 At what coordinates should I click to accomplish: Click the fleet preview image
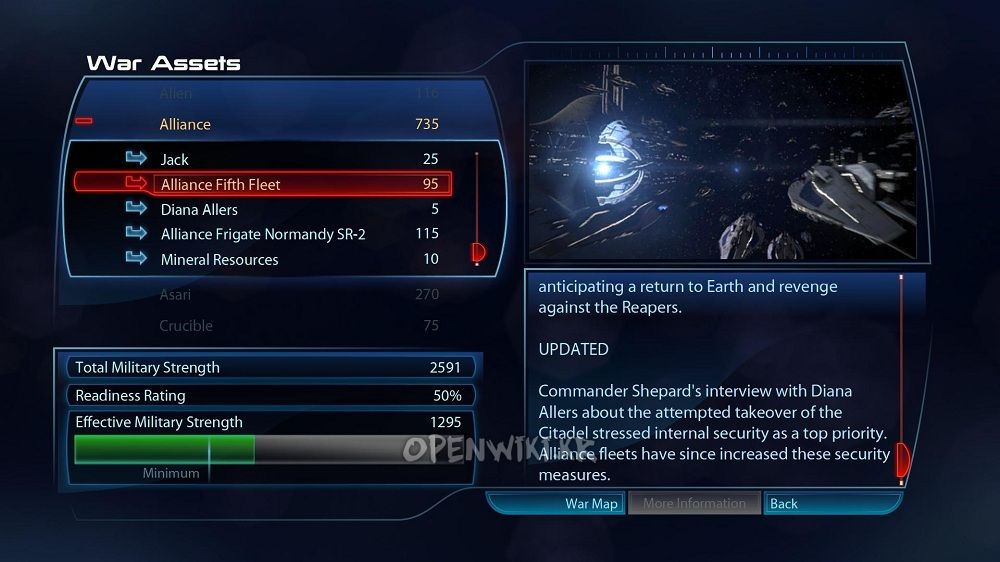pyautogui.click(x=719, y=161)
